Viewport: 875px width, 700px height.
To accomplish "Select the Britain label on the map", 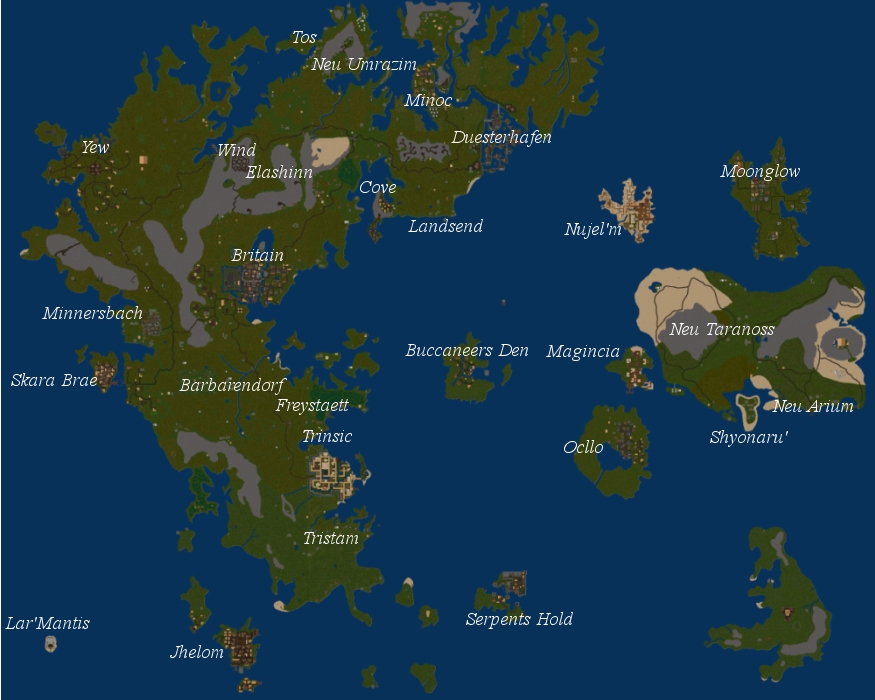I will click(257, 256).
